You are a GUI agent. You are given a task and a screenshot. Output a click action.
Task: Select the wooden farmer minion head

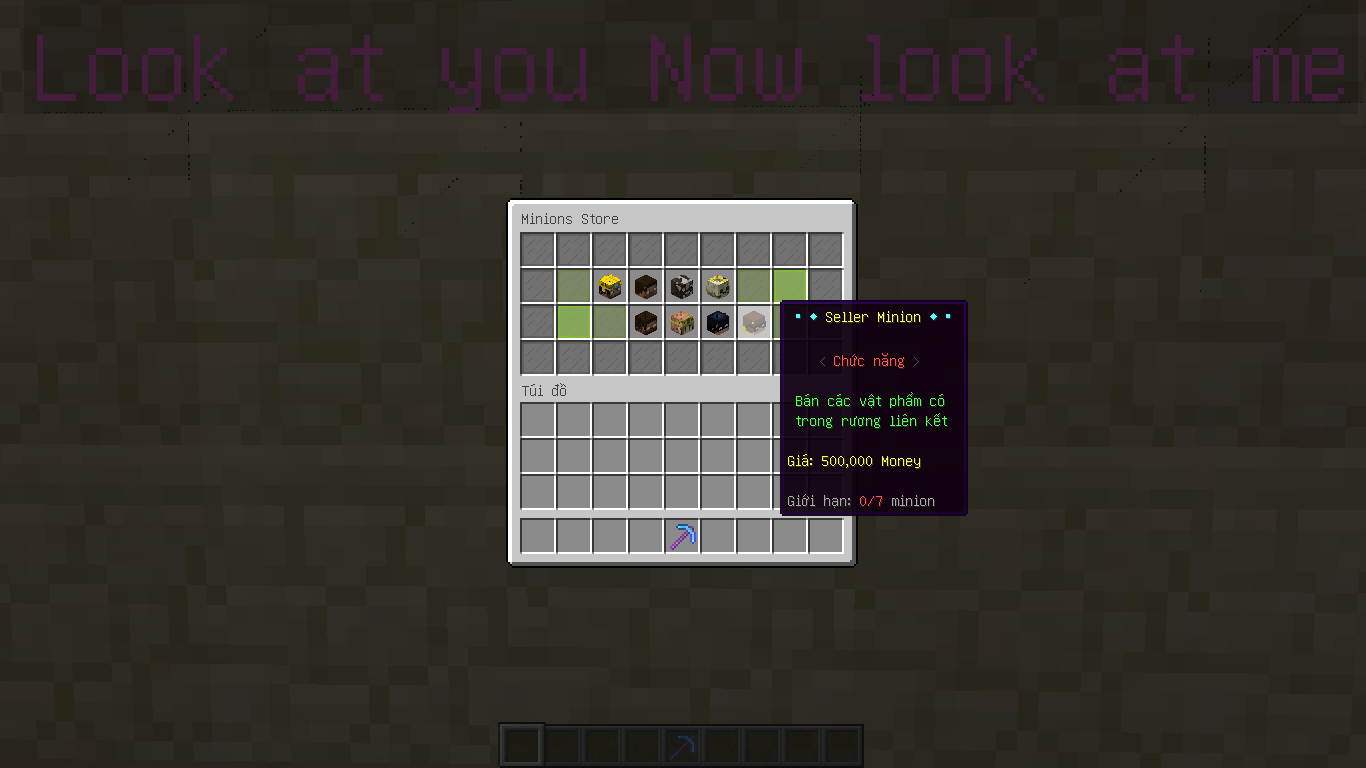point(681,322)
